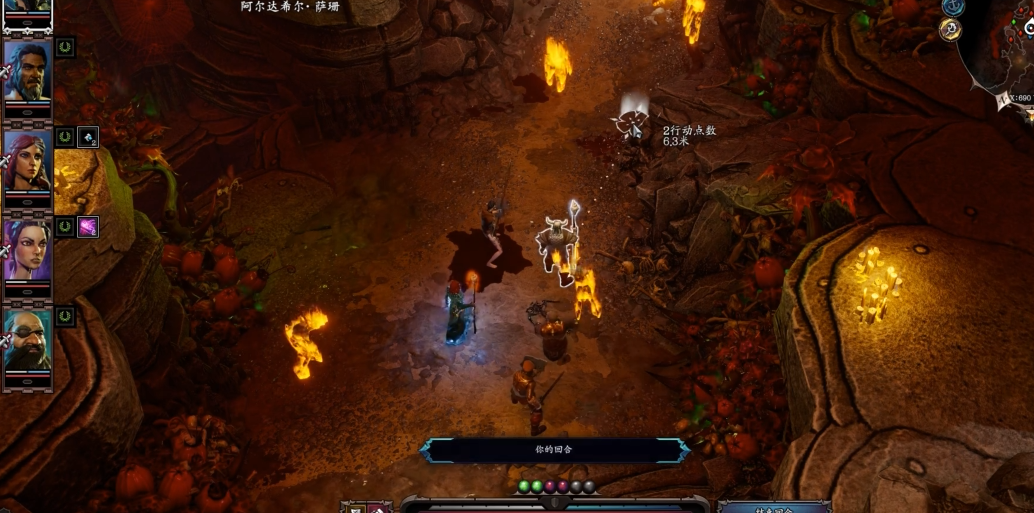The width and height of the screenshot is (1034, 513).
Task: Click the eyepatch dwarf's green wreath icon
Action: [x=65, y=317]
